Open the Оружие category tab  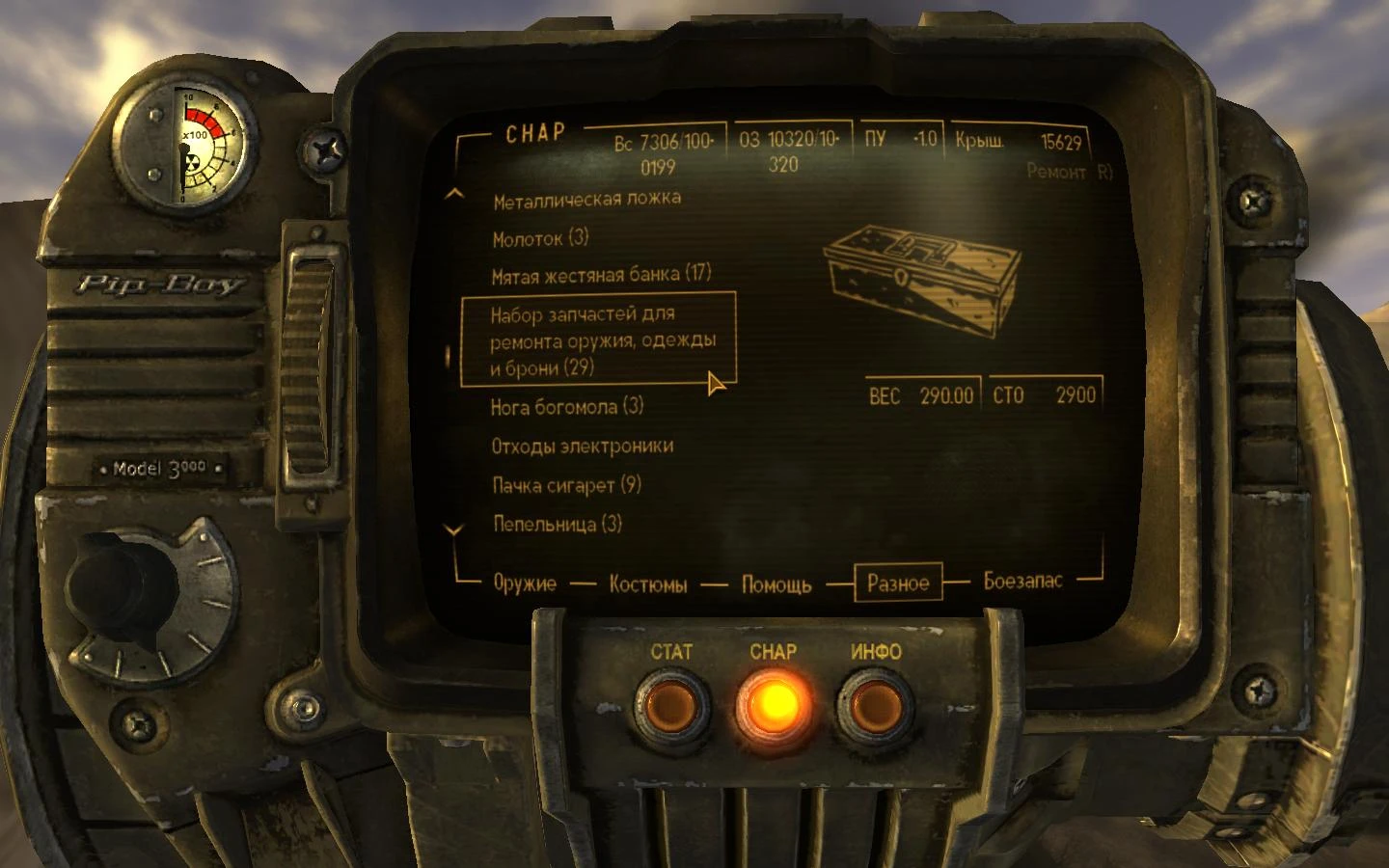[x=524, y=583]
